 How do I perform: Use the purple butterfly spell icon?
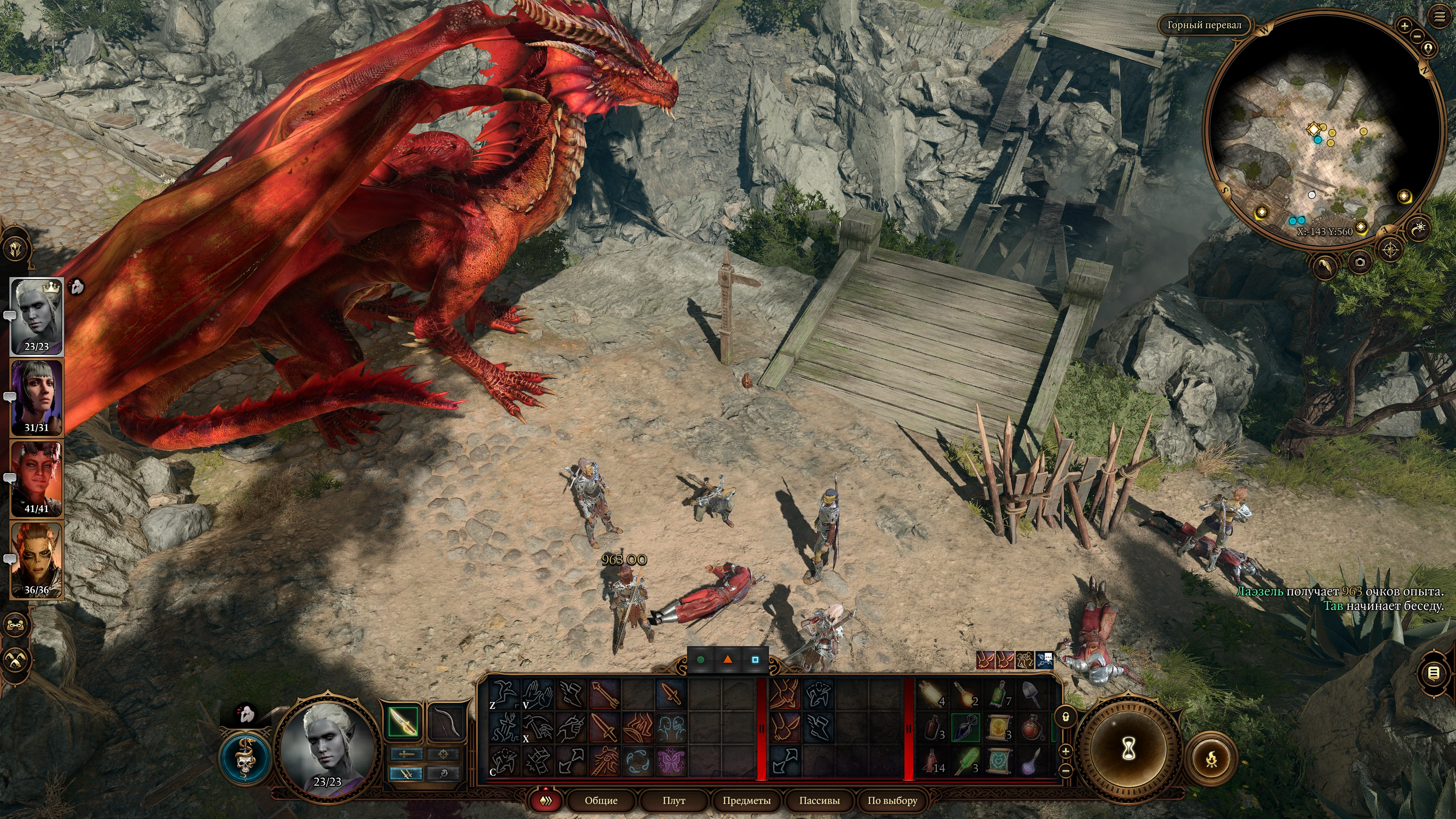tap(671, 760)
